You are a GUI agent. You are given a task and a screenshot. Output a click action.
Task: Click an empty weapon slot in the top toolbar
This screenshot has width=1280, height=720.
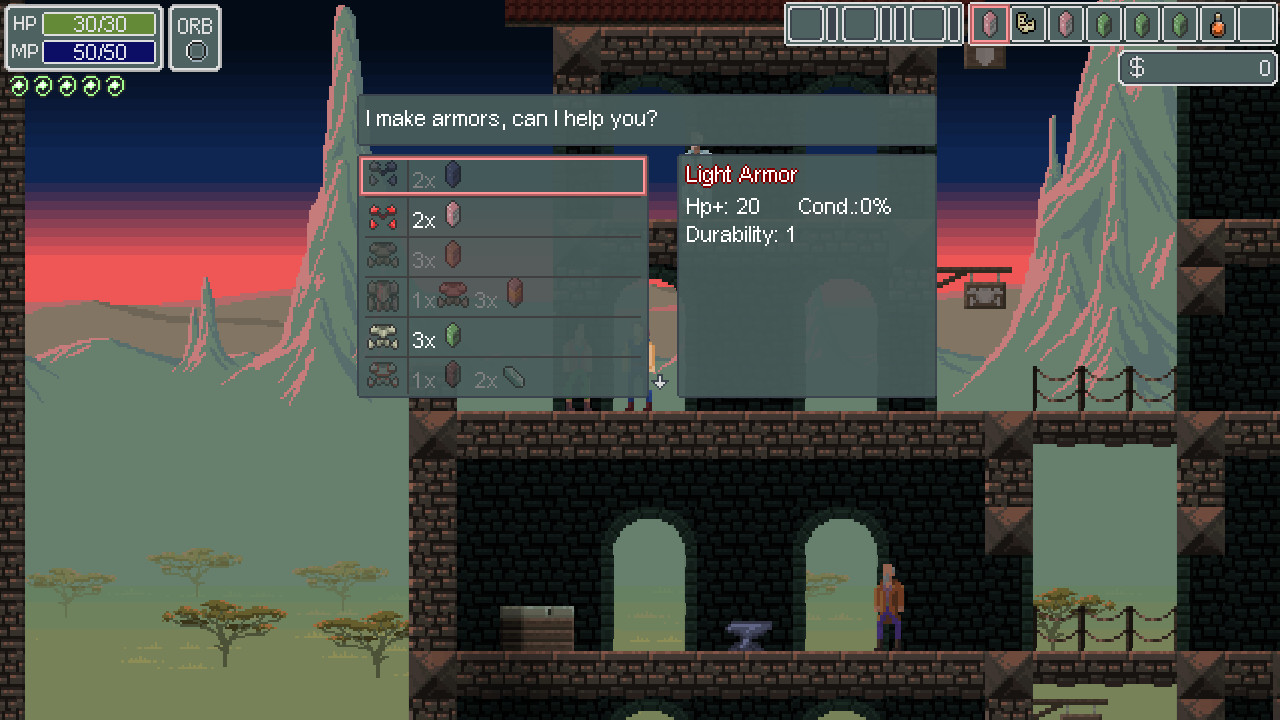(805, 22)
